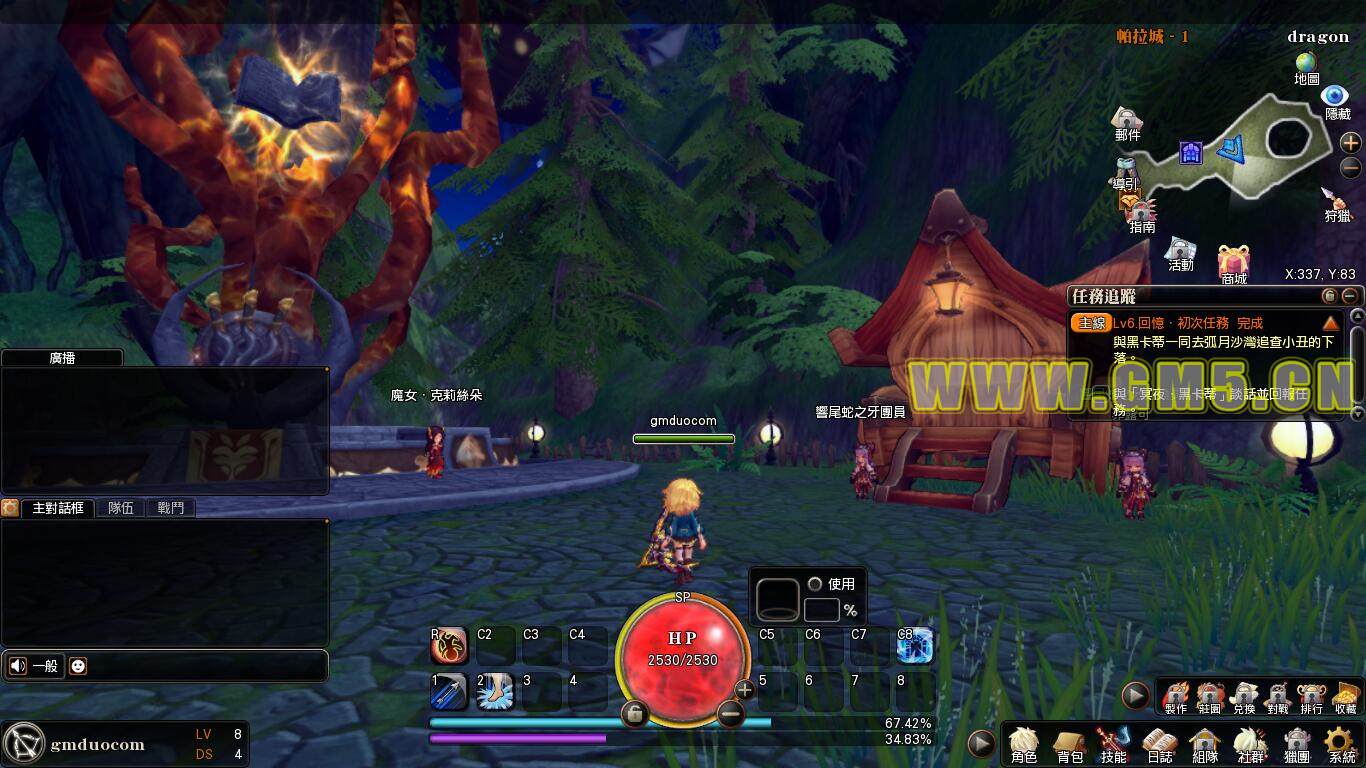Use the kick skill in slot 2

[x=495, y=692]
